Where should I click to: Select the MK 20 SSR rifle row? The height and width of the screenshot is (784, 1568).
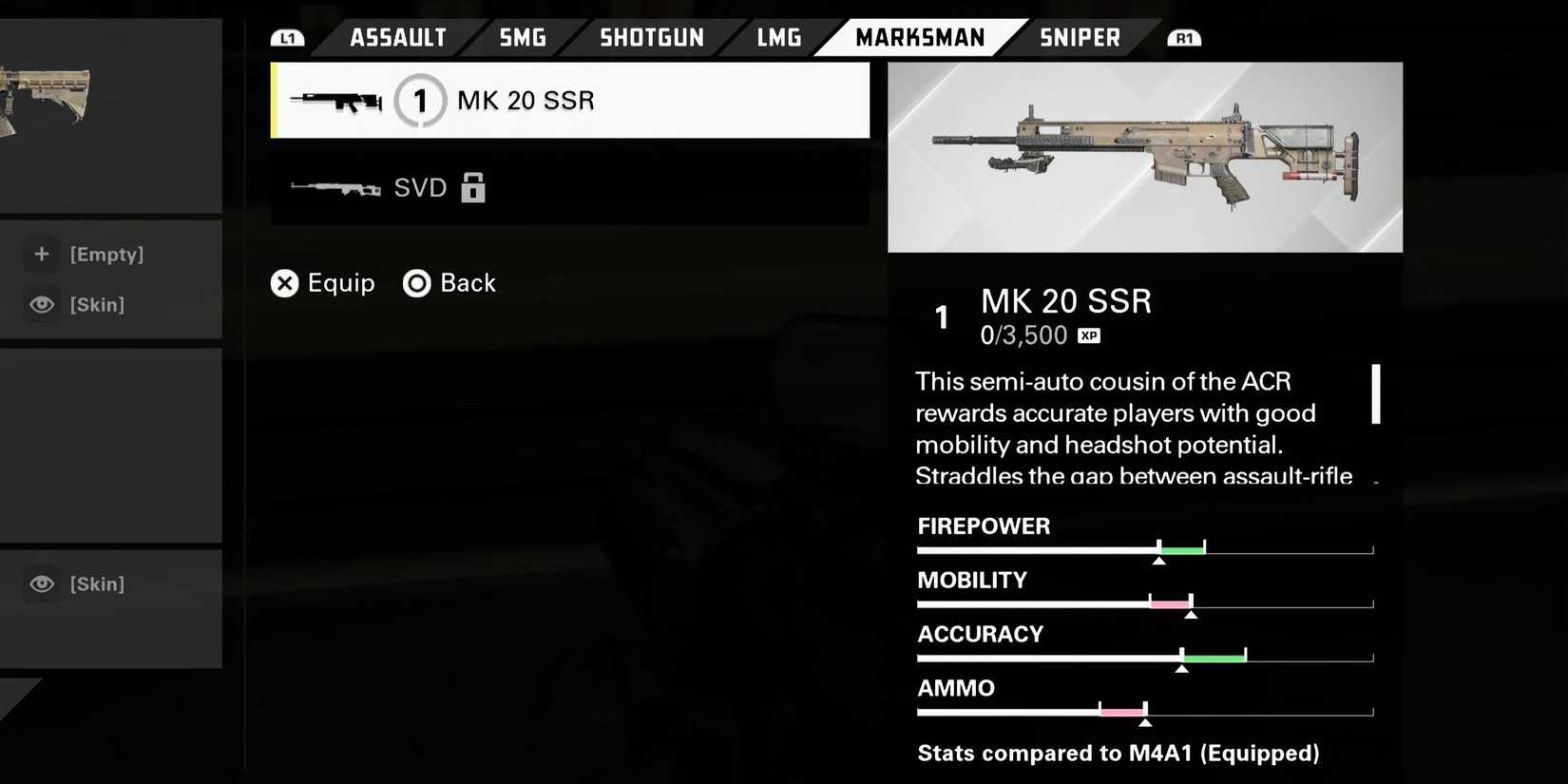pyautogui.click(x=570, y=101)
